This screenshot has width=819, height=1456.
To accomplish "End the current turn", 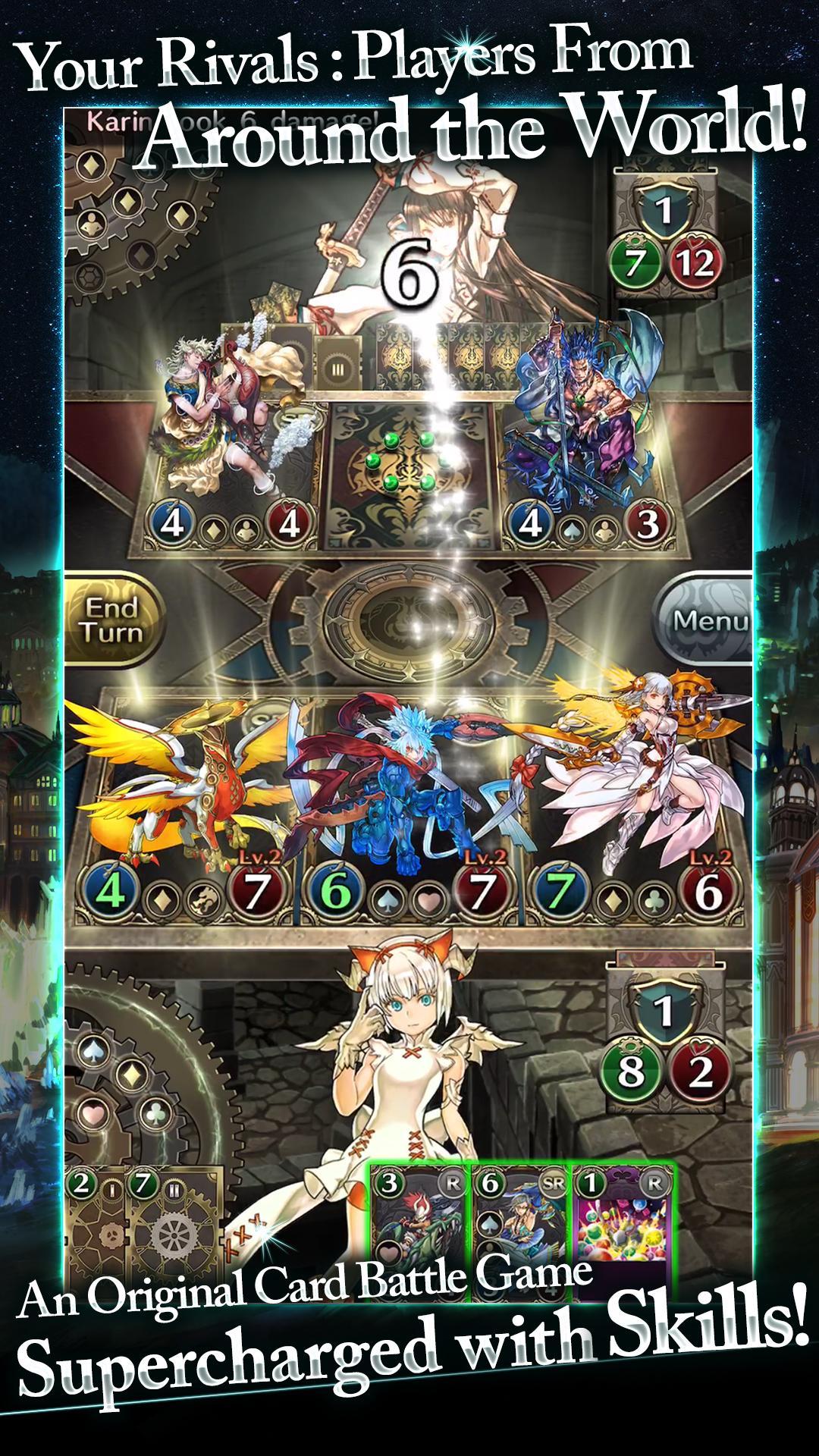I will point(112,620).
